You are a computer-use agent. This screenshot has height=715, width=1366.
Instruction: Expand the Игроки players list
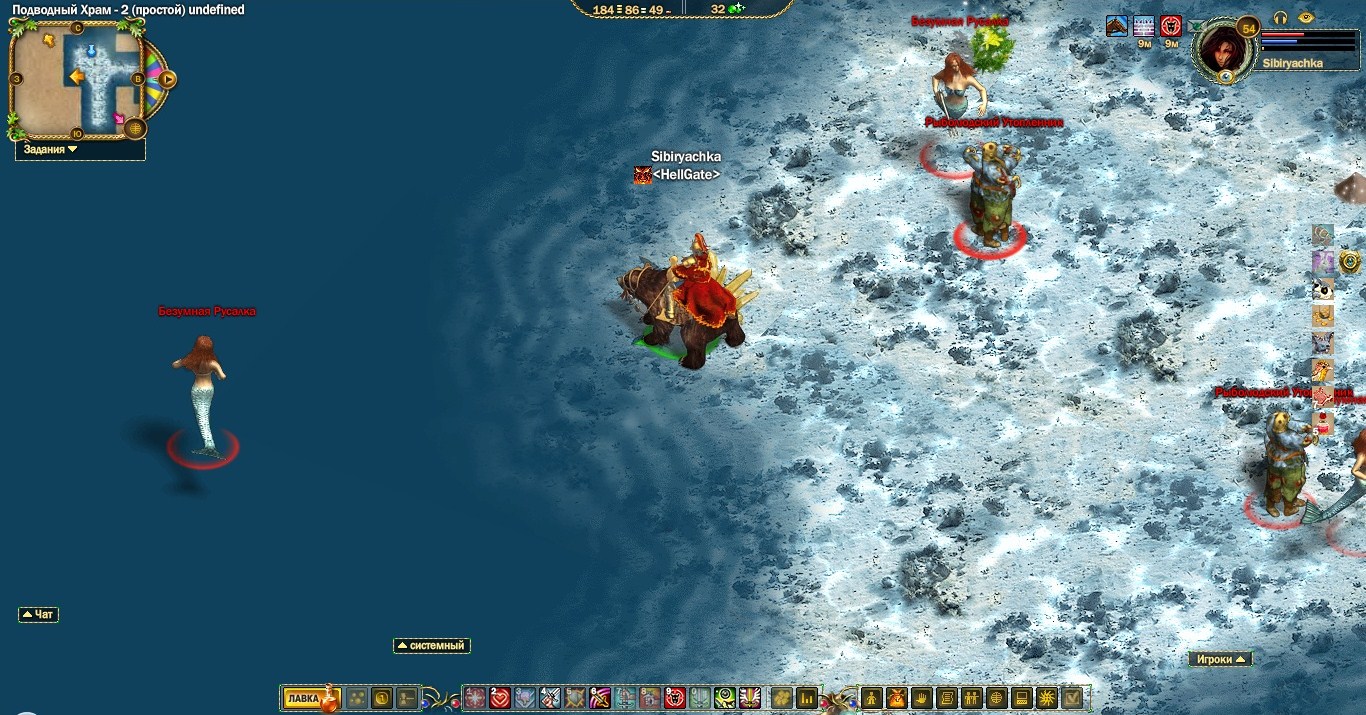[x=1220, y=659]
